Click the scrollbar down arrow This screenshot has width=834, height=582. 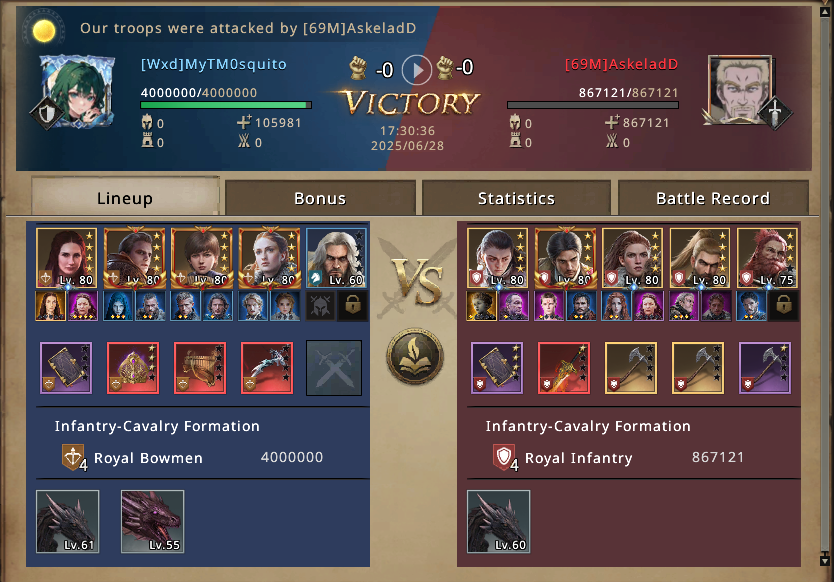point(825,558)
